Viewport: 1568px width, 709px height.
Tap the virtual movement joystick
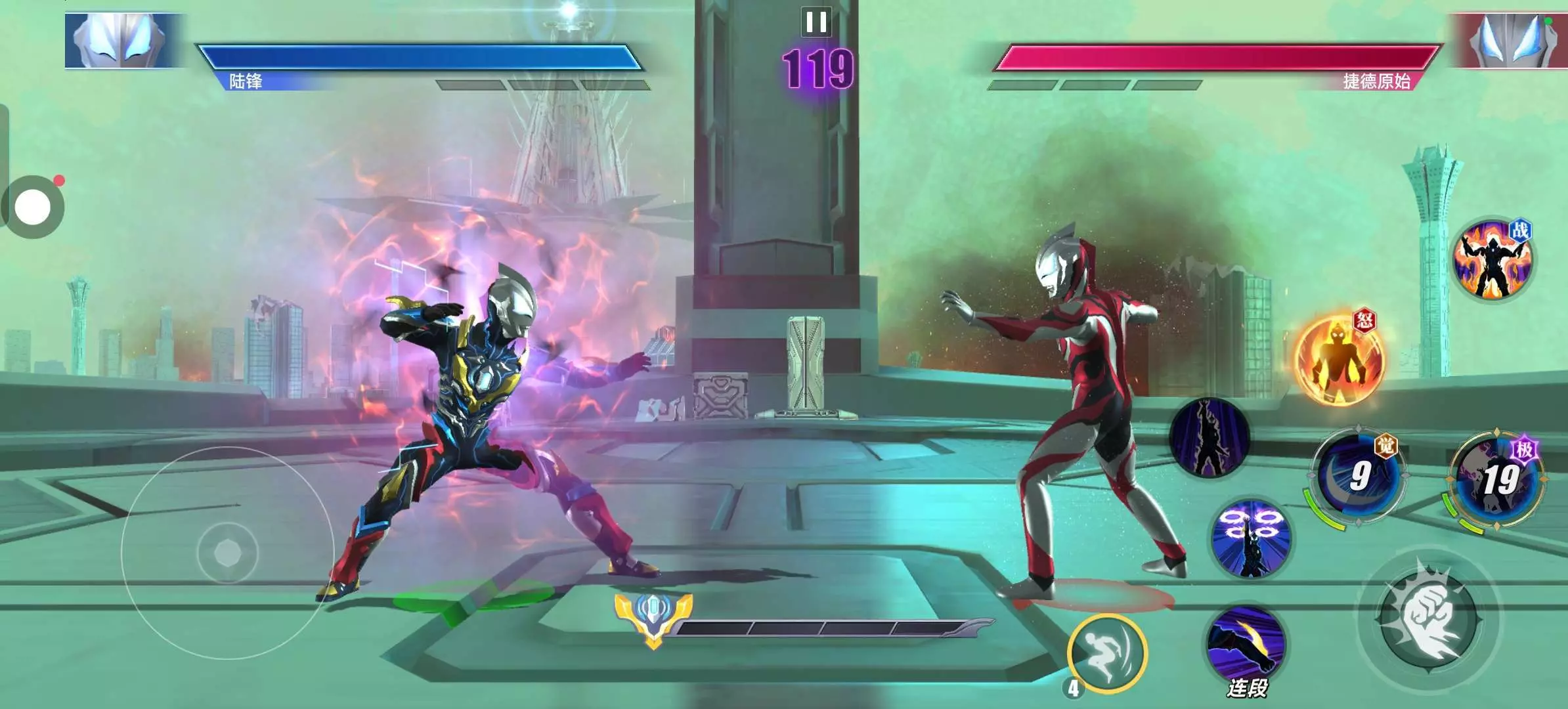point(228,553)
